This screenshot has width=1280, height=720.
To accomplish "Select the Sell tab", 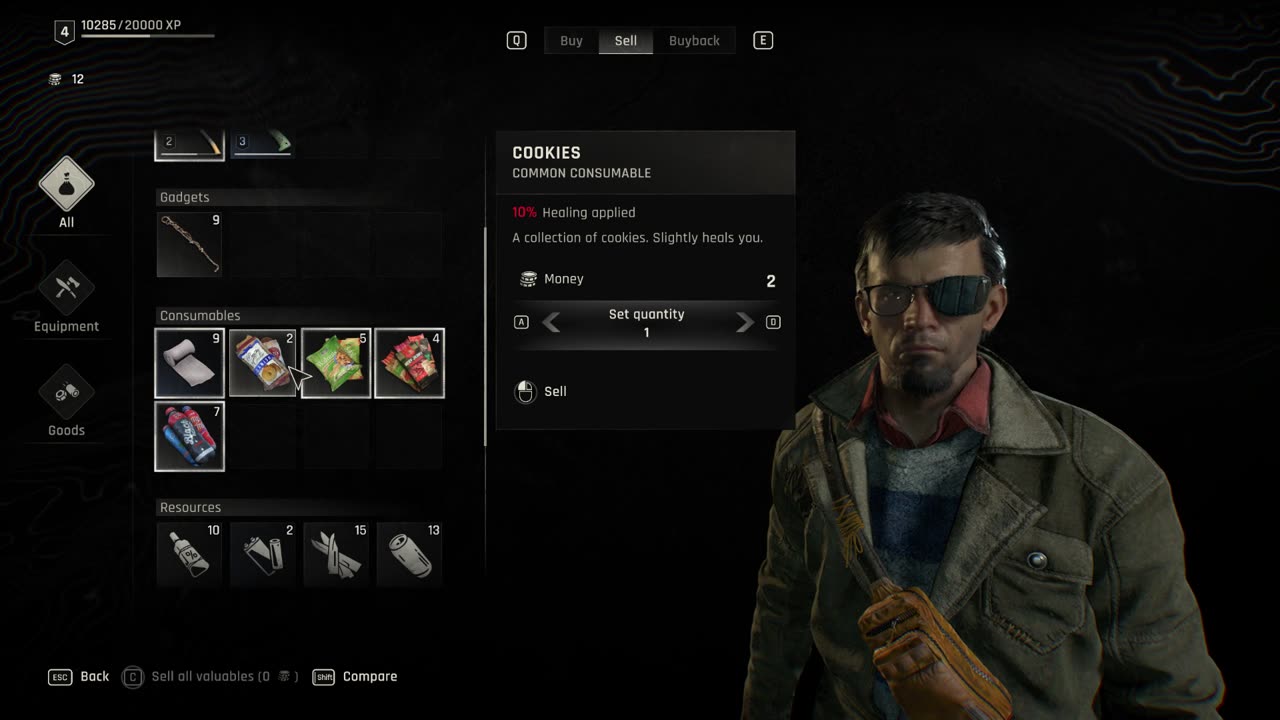I will point(626,41).
